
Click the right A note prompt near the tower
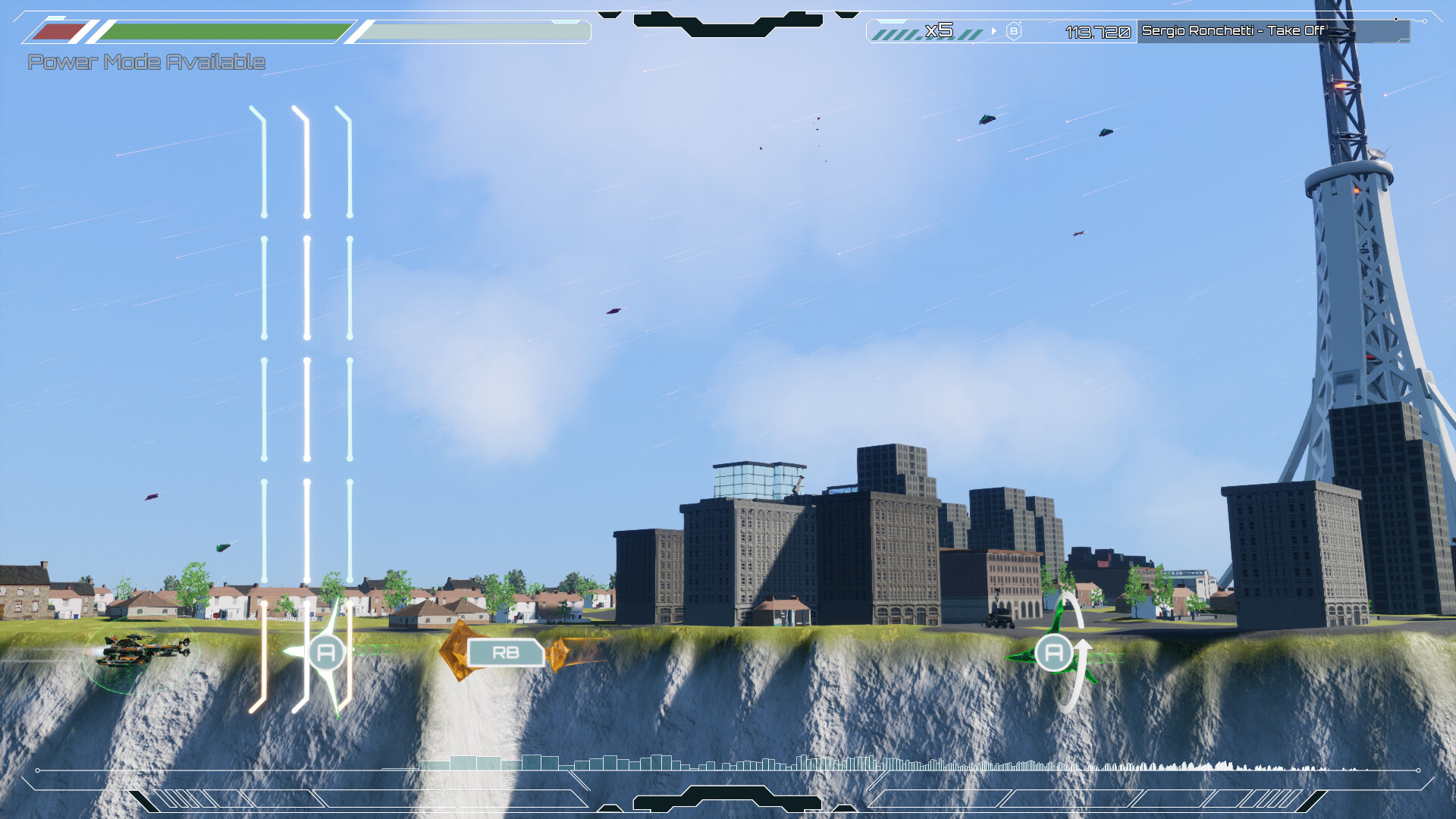coord(1053,651)
